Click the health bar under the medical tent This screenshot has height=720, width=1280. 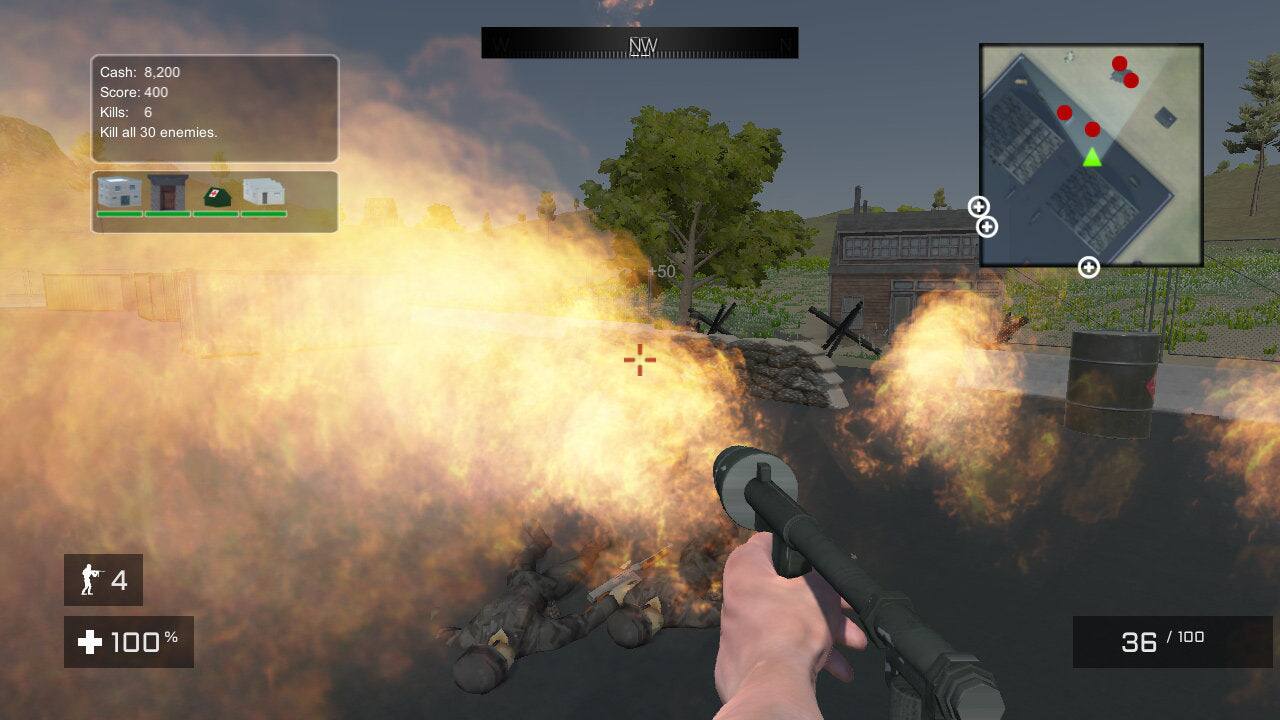click(216, 213)
